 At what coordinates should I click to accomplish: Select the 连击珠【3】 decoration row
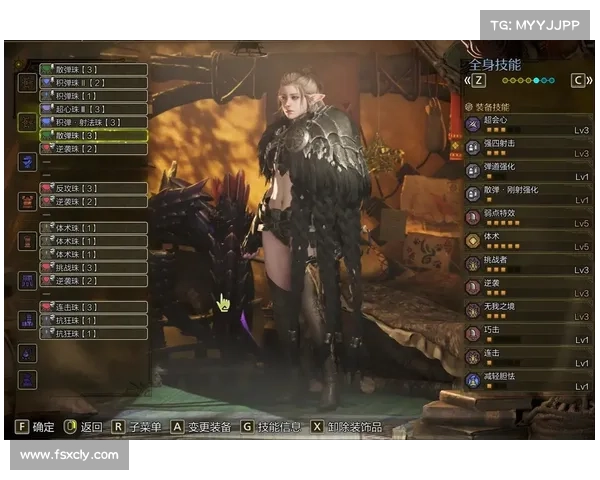tap(93, 307)
